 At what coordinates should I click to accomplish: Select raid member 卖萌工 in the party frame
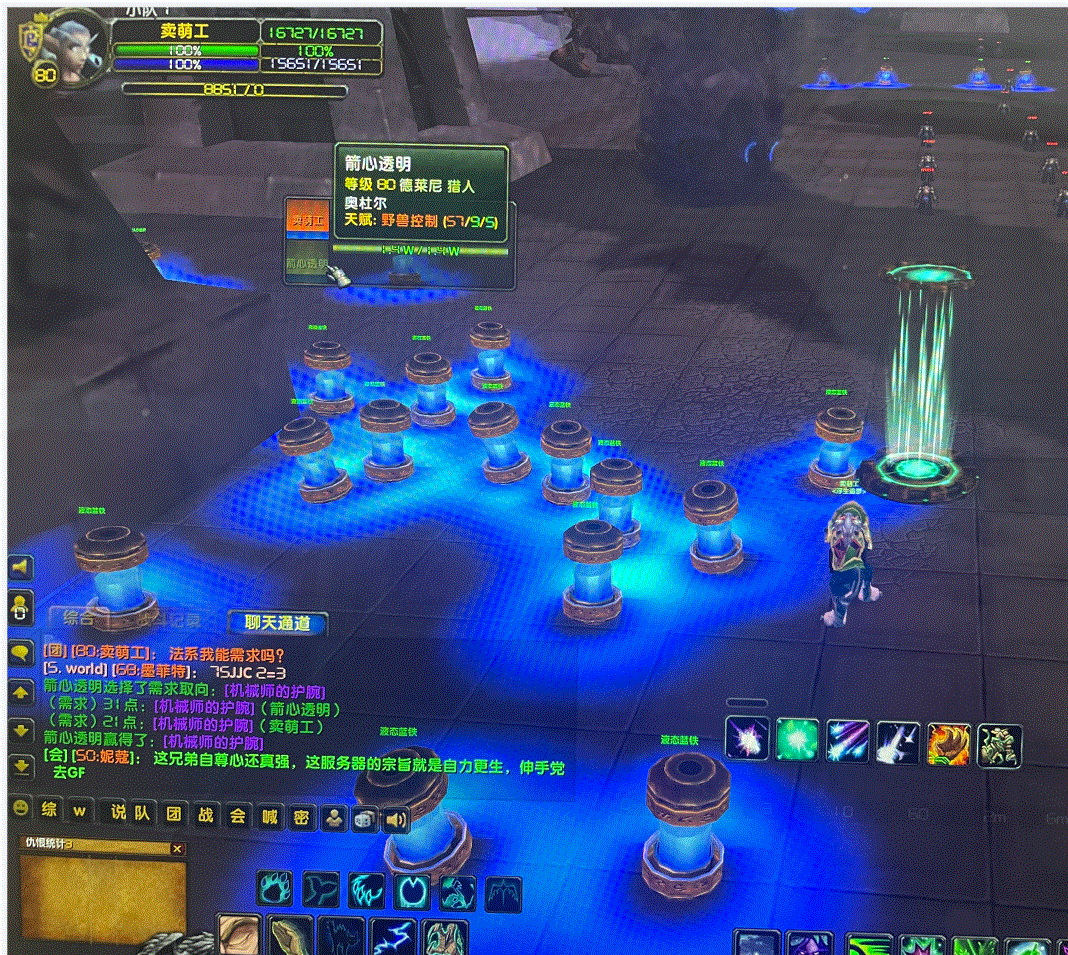[x=307, y=219]
